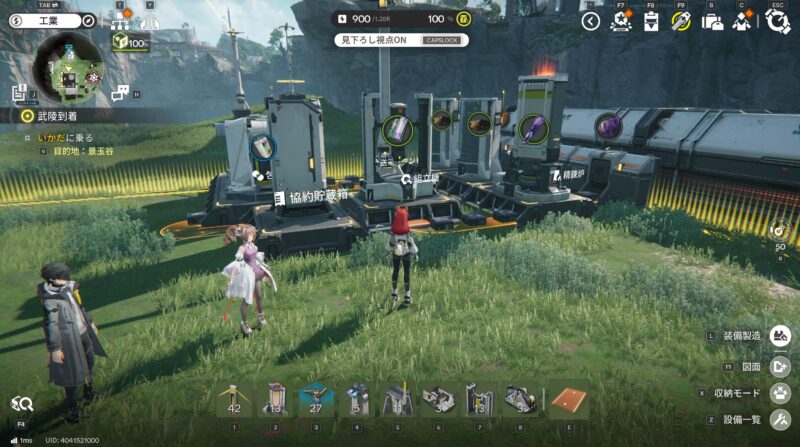Open the 設備一覧 facility list
The image size is (800, 447).
pos(780,420)
